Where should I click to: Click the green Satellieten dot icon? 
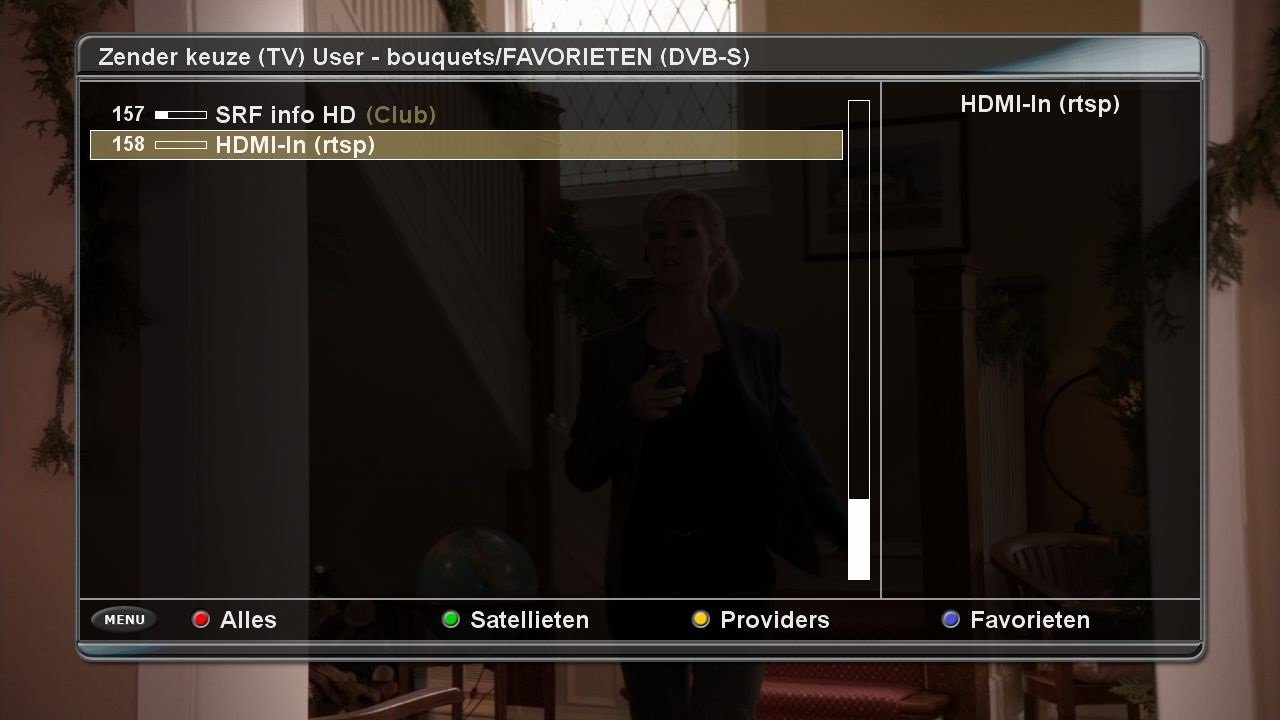451,619
